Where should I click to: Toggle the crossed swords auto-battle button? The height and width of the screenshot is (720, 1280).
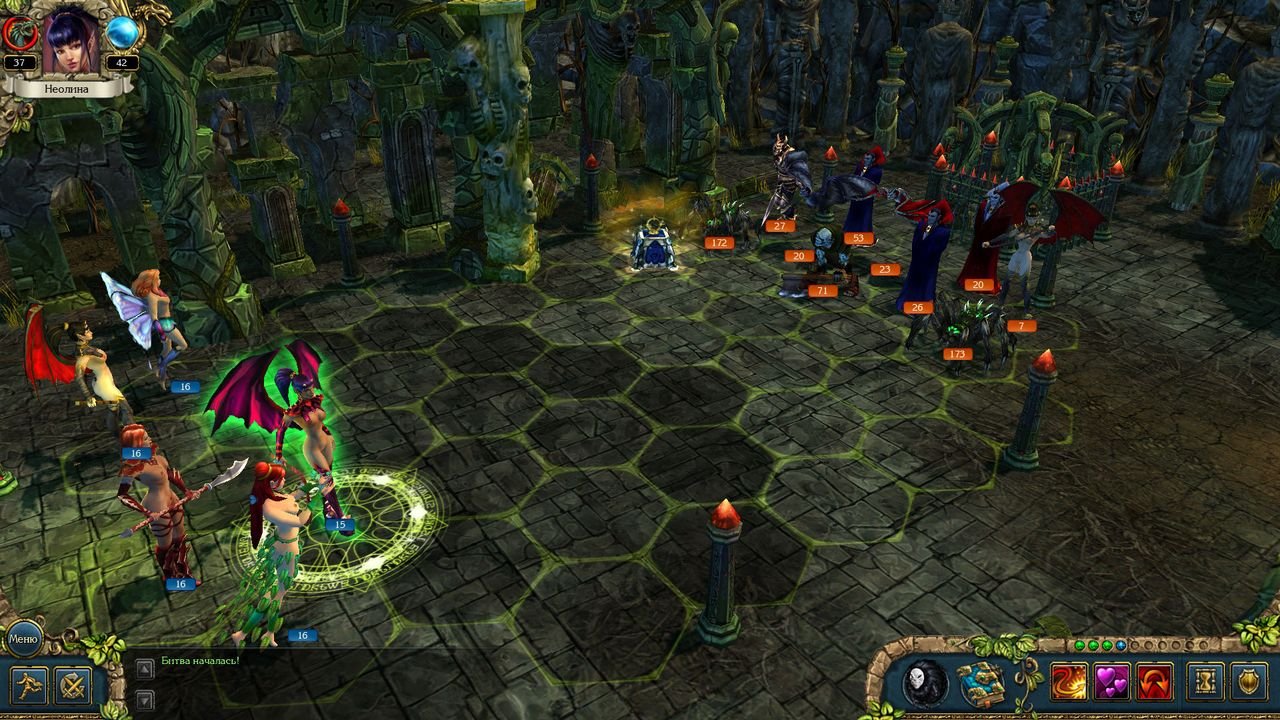click(73, 686)
